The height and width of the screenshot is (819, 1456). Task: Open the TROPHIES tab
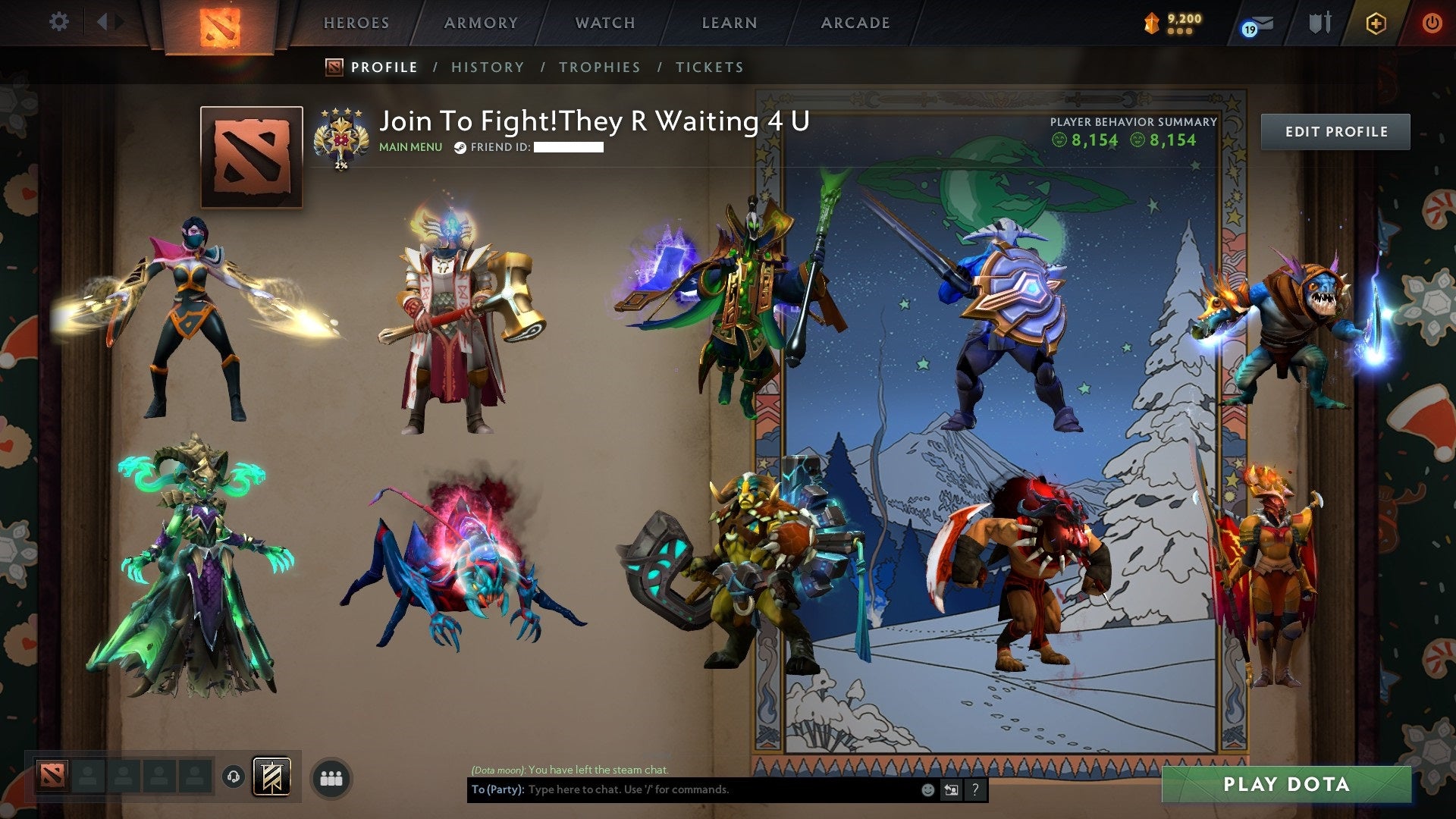[x=599, y=67]
